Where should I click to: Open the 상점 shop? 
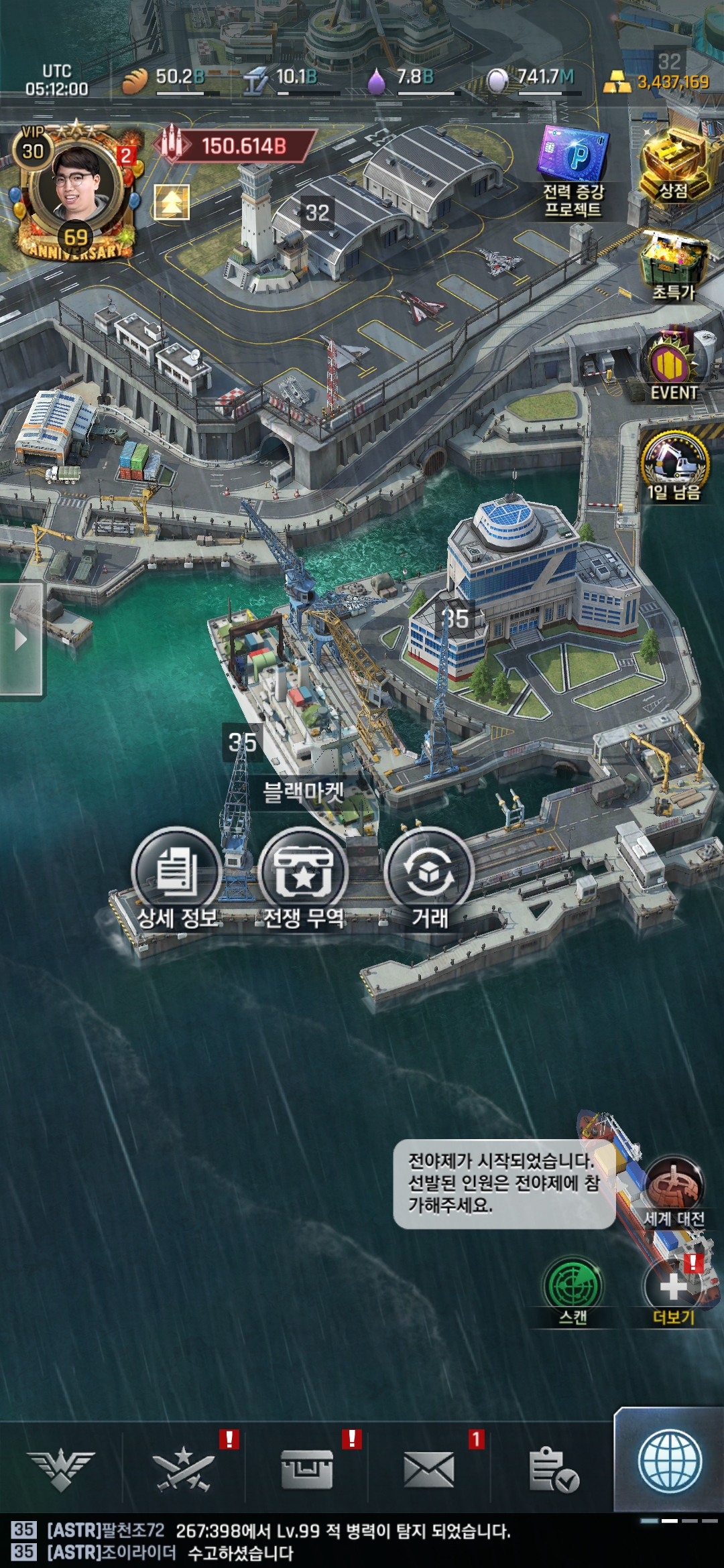coord(673,165)
